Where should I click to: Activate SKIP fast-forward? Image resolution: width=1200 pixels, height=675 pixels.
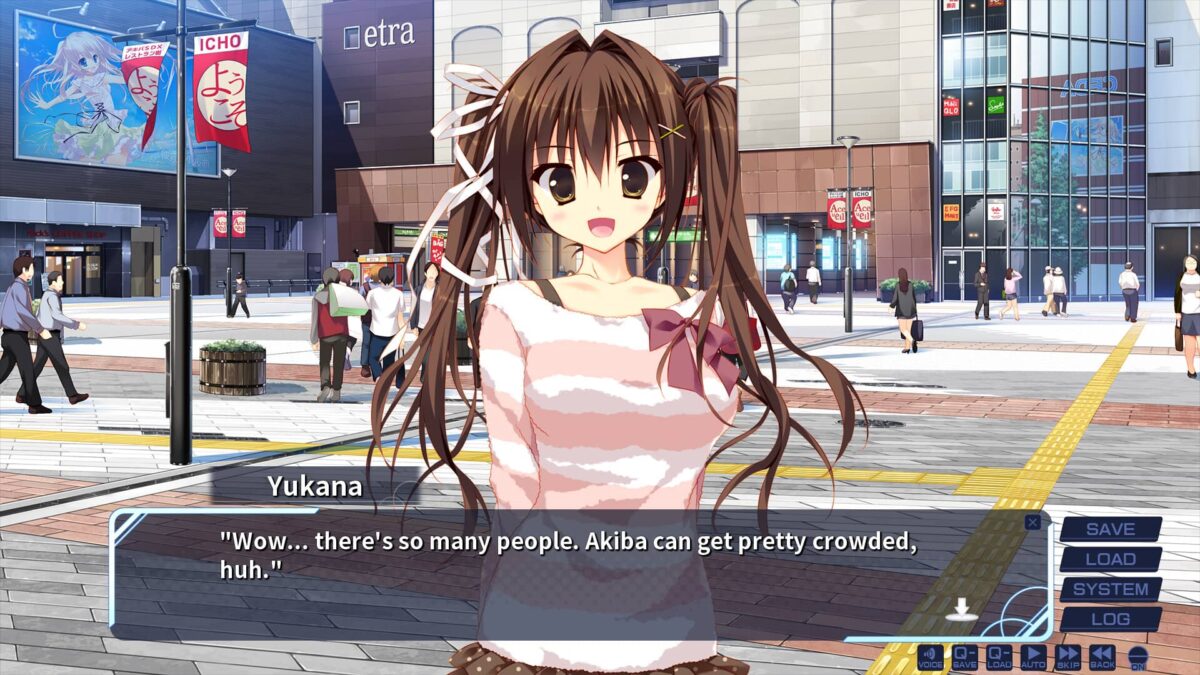click(x=1068, y=657)
